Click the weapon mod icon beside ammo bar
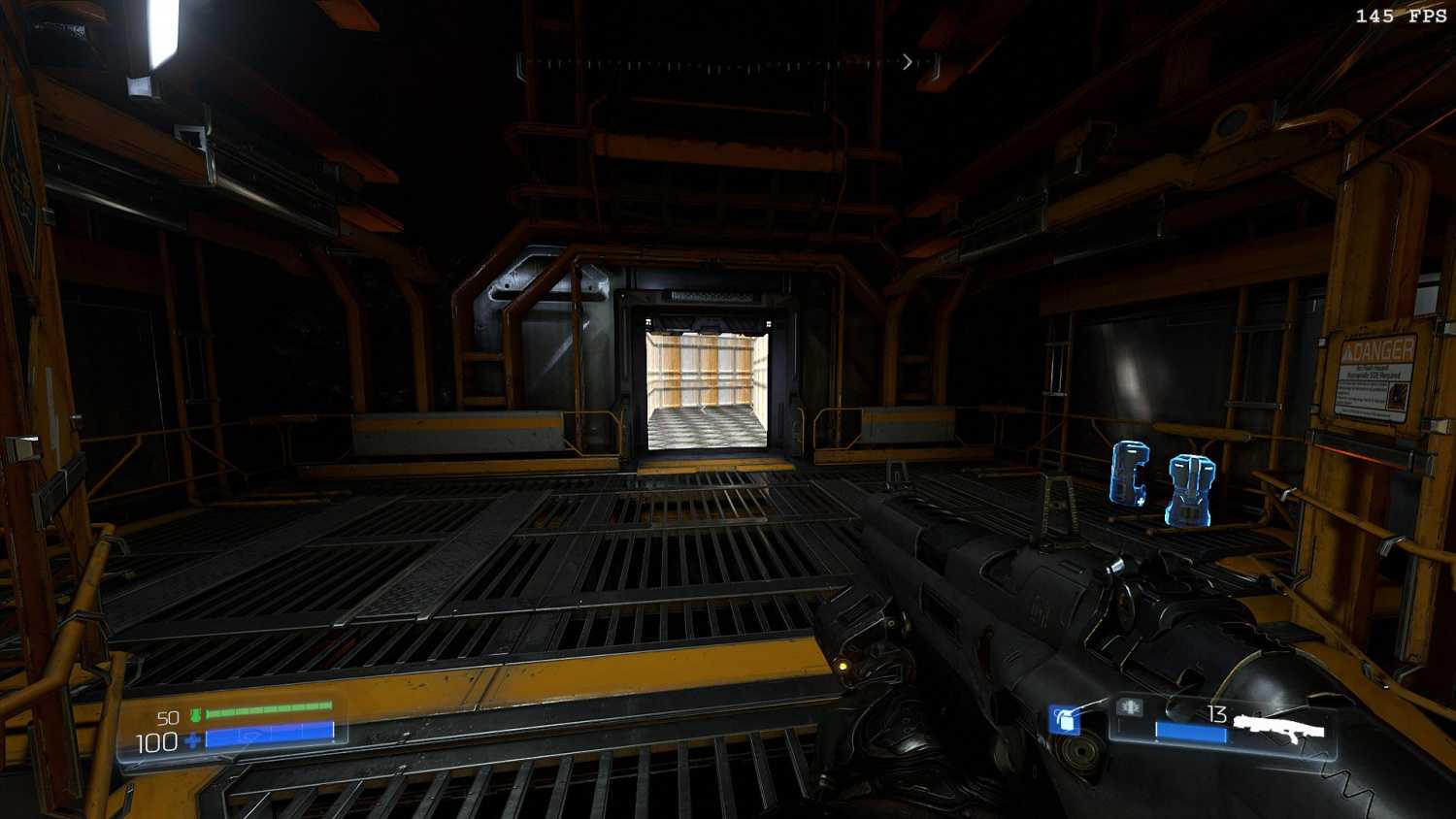 [x=1129, y=708]
